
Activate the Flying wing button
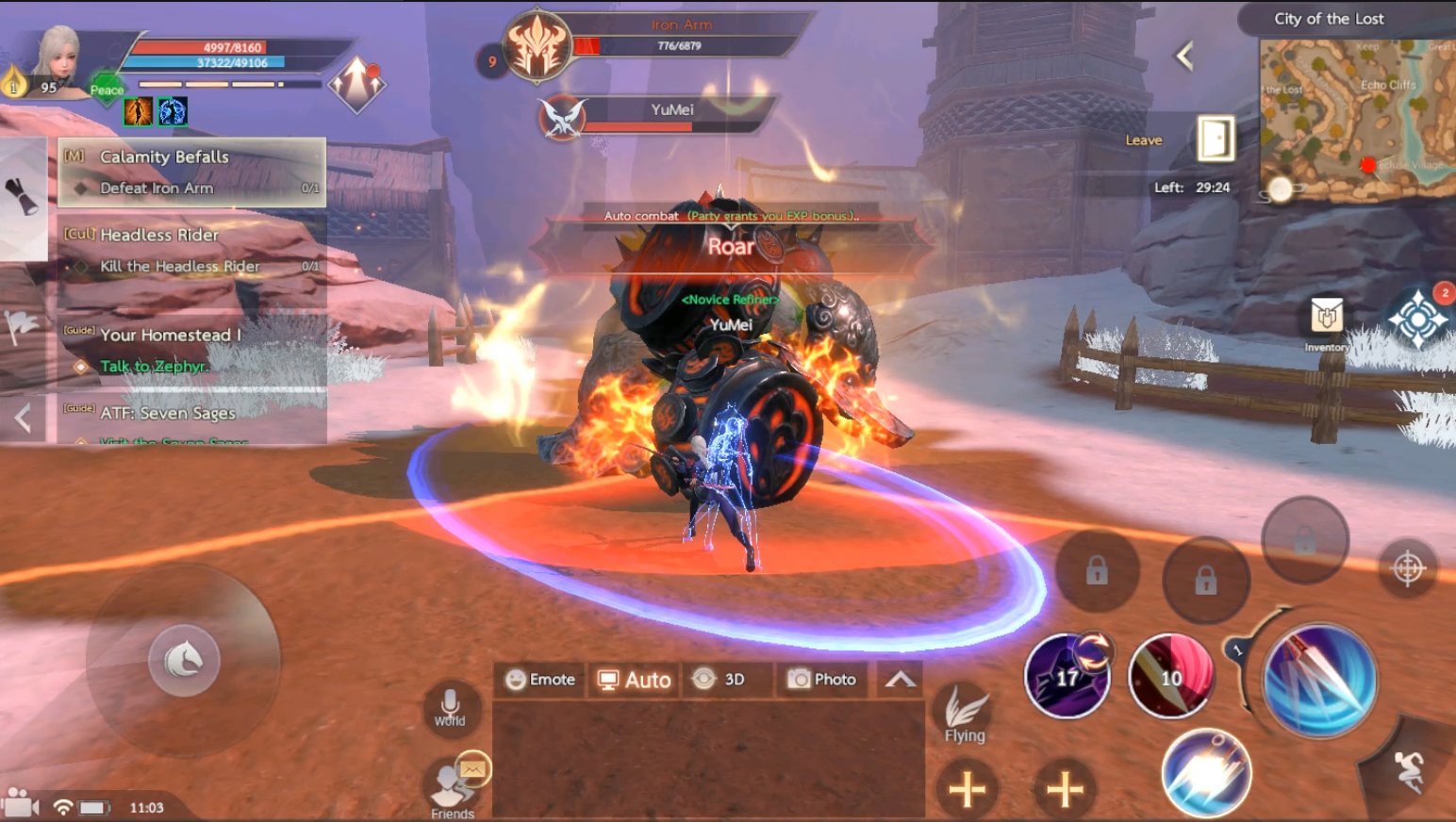[x=965, y=713]
